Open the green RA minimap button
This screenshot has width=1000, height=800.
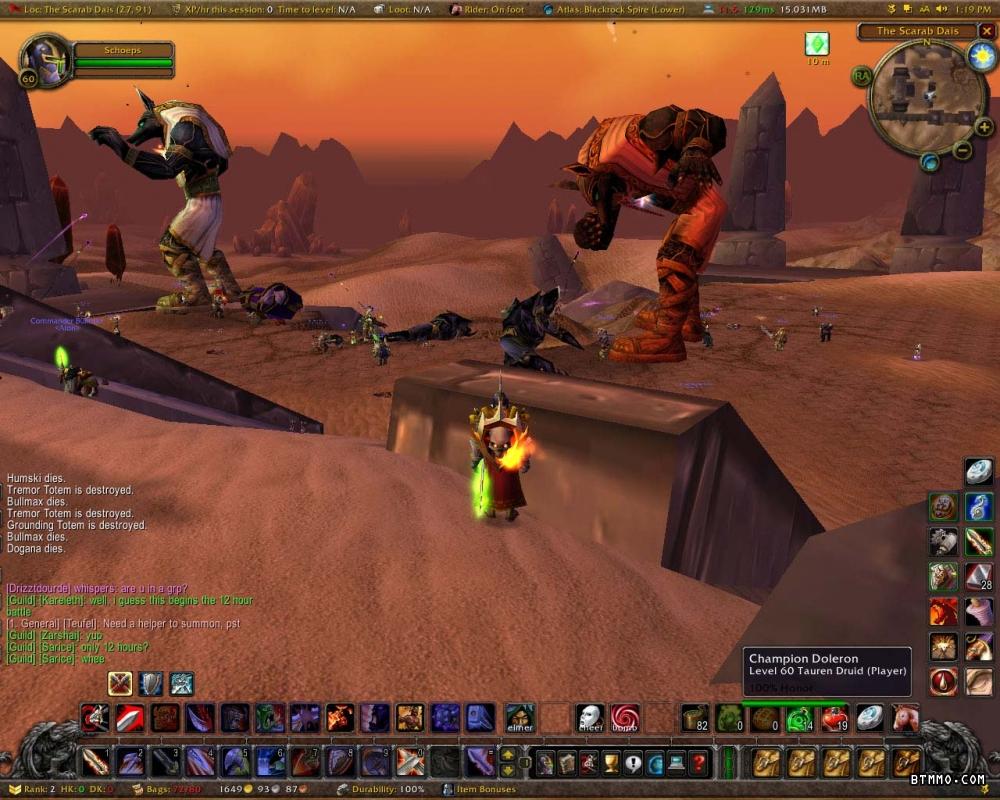pos(861,75)
